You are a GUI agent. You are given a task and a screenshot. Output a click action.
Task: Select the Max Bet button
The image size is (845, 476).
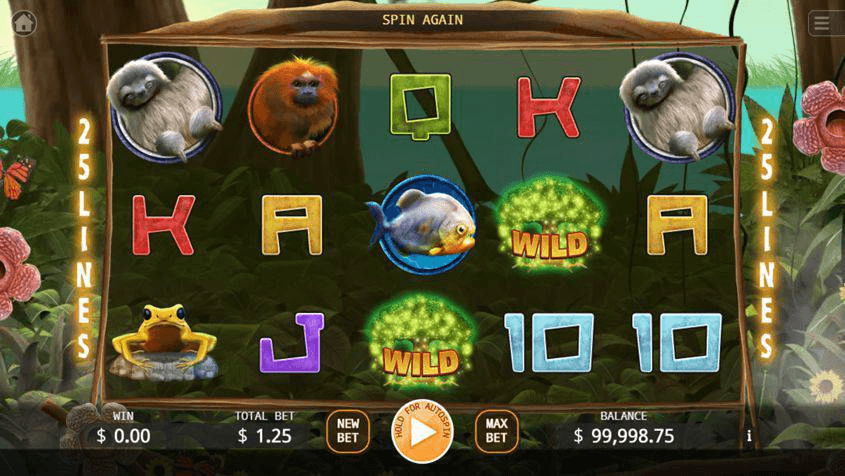496,431
